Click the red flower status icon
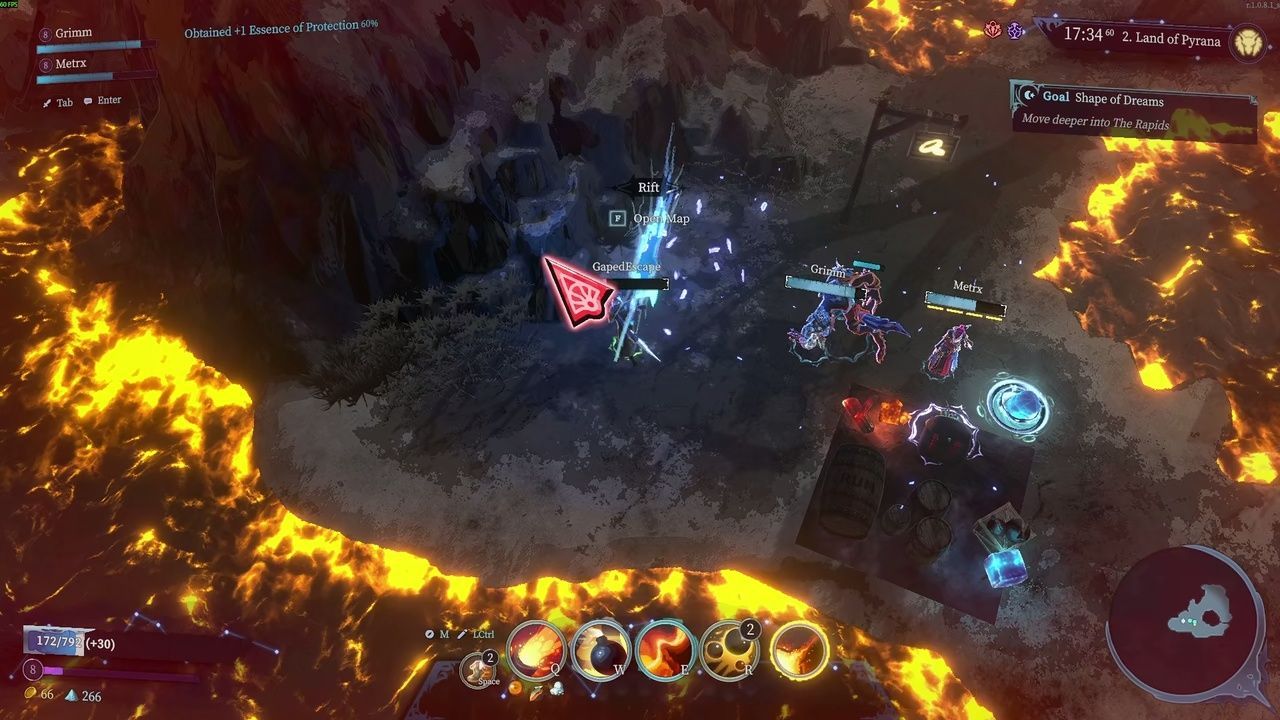1280x720 pixels. [994, 31]
